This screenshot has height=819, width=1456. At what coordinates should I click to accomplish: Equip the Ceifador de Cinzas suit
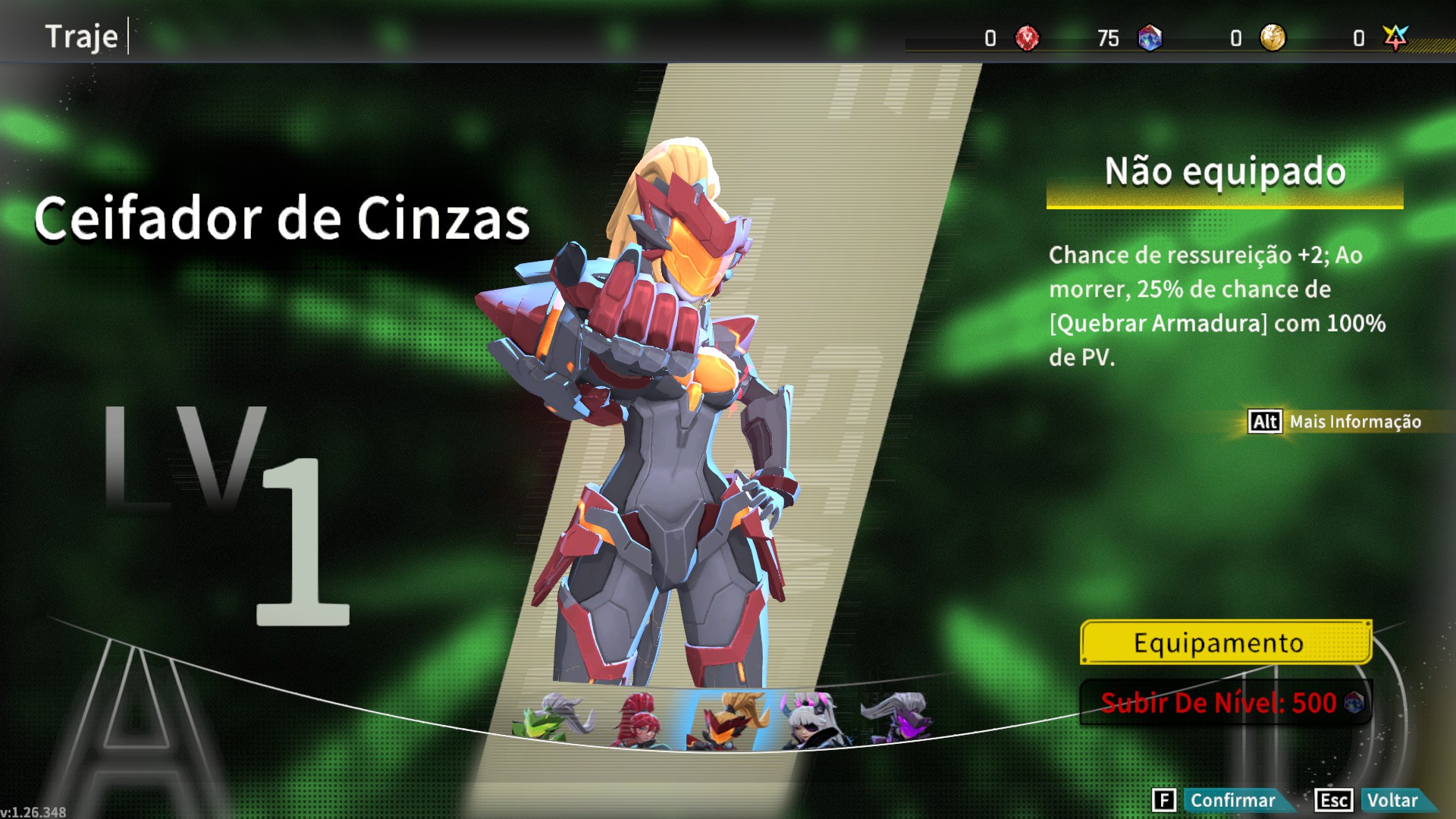click(x=1225, y=643)
